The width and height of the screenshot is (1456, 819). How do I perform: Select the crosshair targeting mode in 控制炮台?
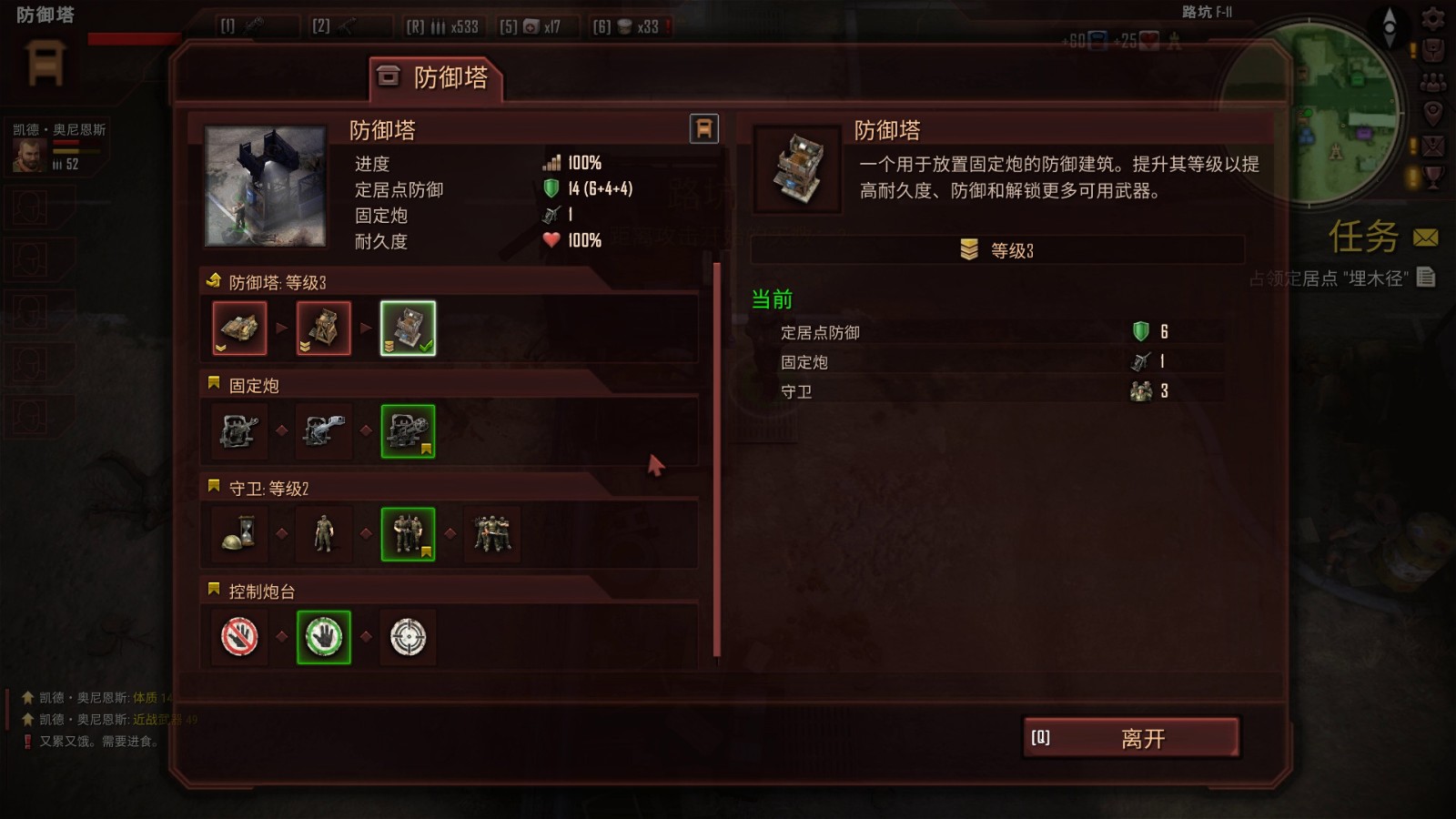tap(408, 638)
